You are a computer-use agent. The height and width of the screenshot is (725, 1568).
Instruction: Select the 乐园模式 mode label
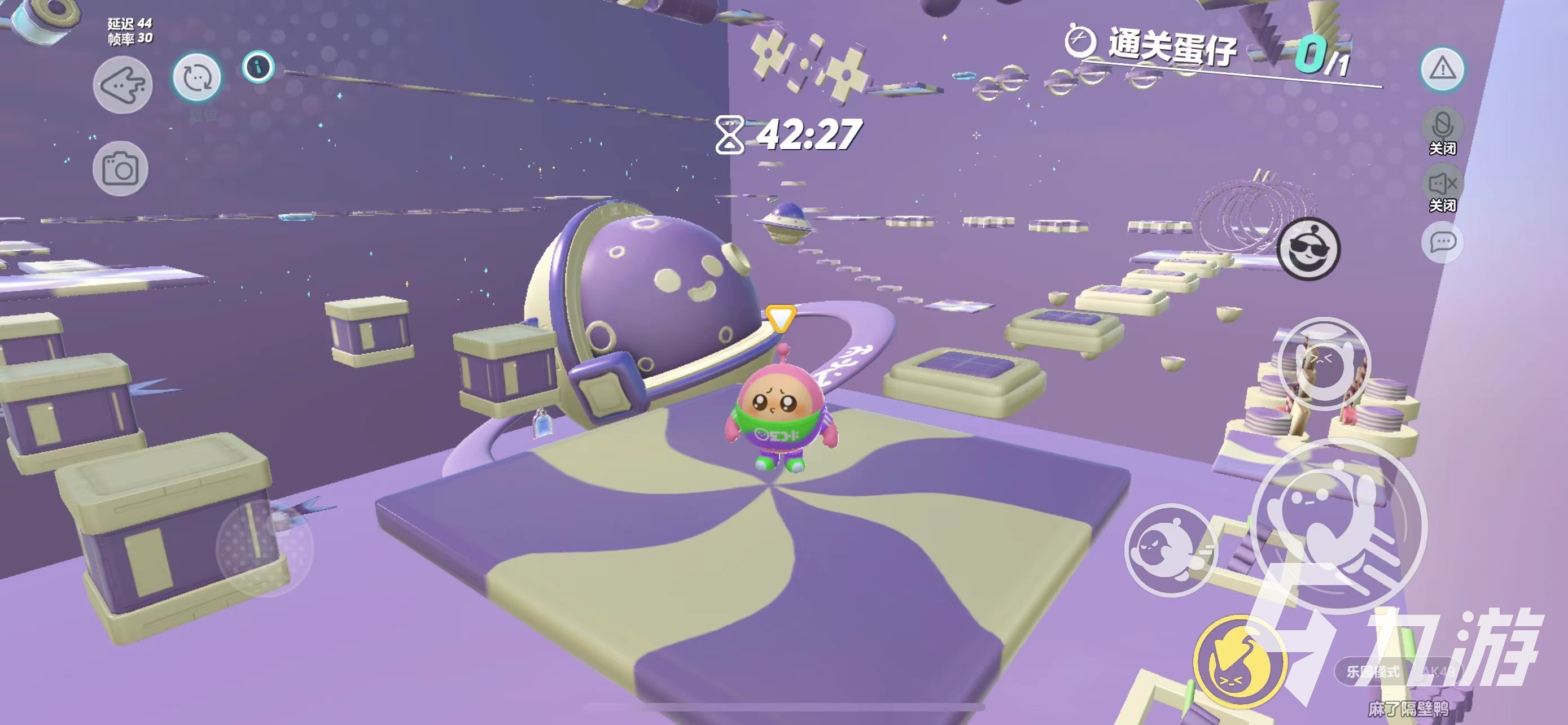[1373, 671]
